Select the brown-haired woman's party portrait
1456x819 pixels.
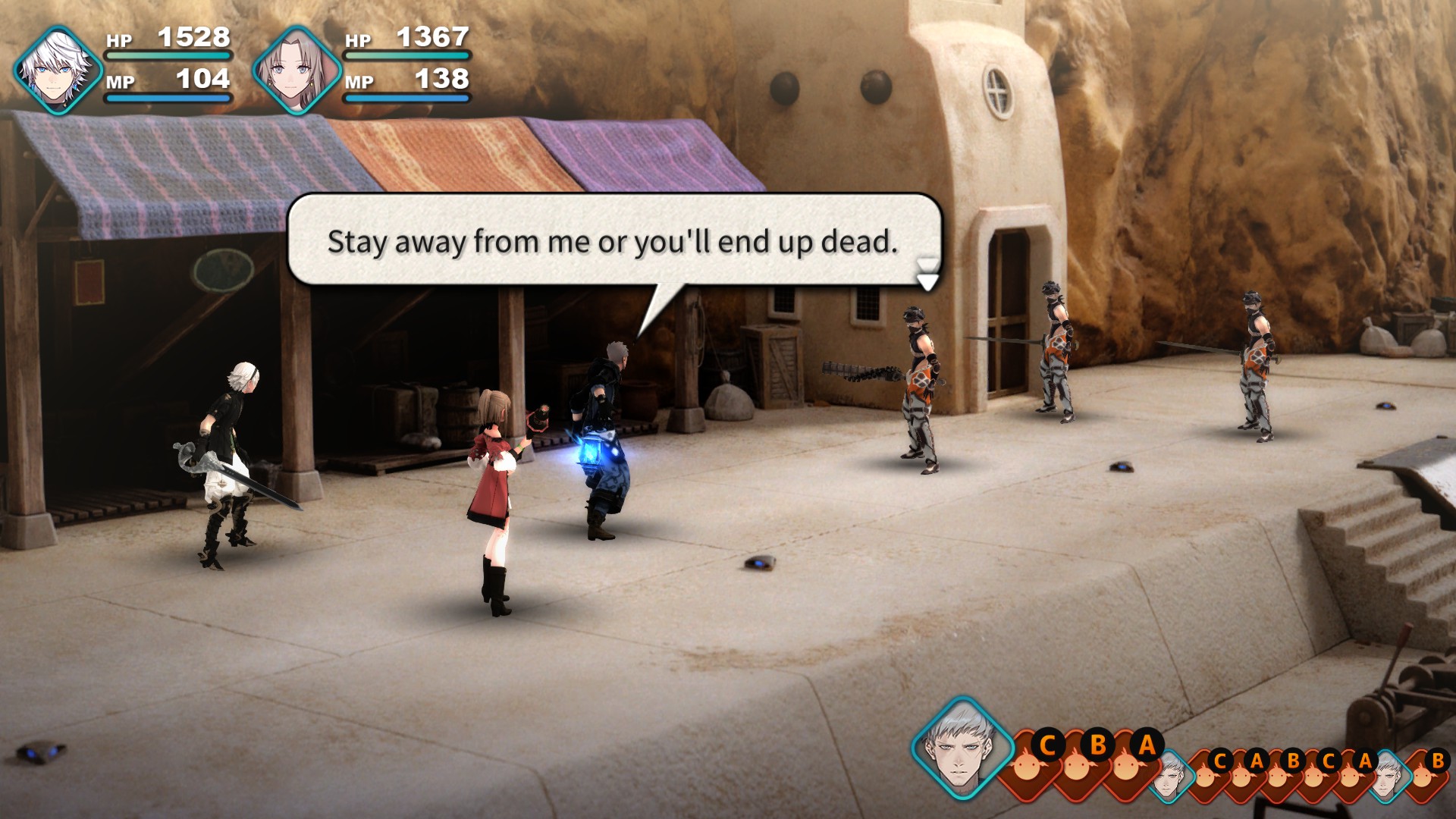pos(296,70)
